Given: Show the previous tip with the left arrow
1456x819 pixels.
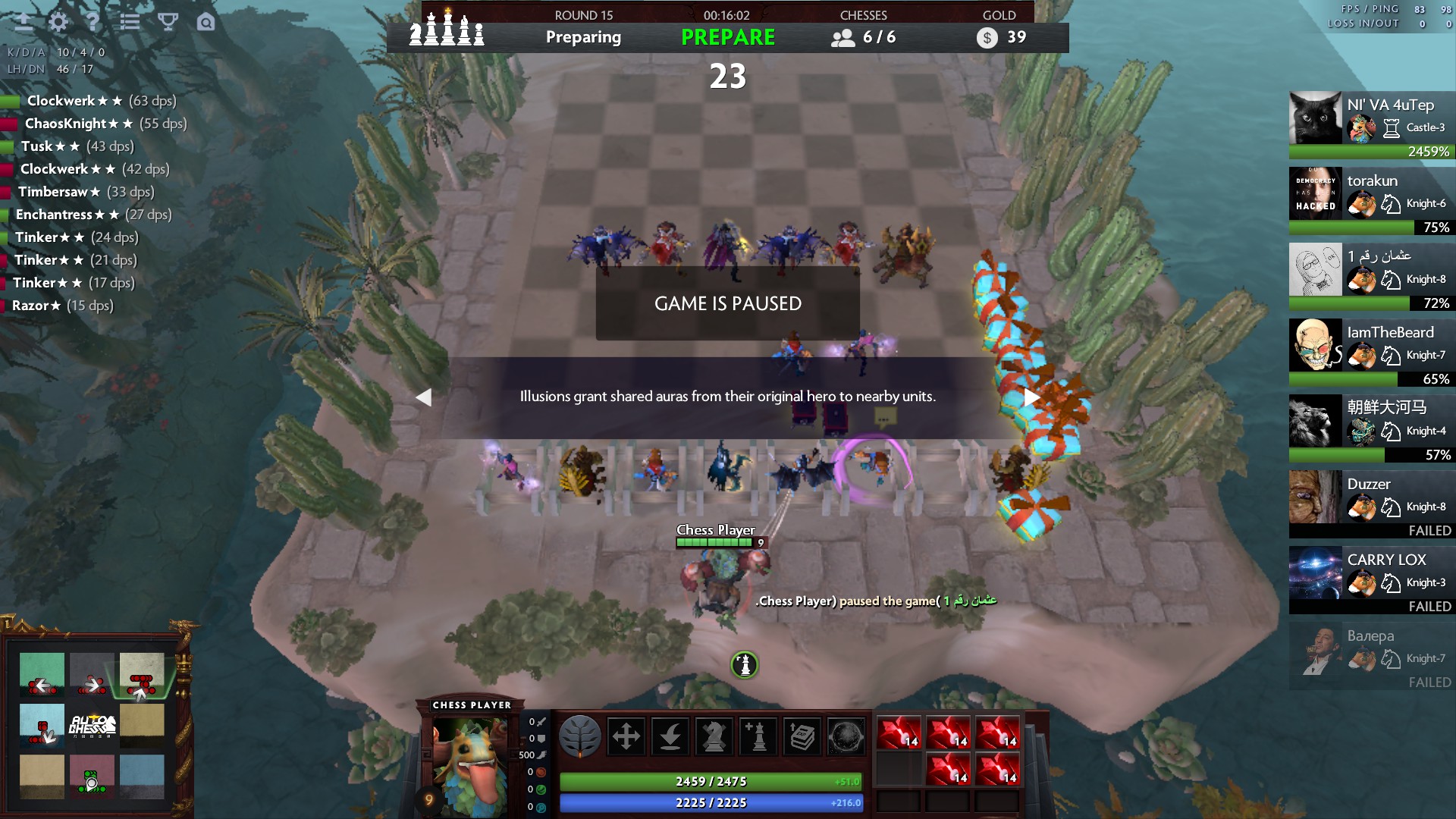Looking at the screenshot, I should pyautogui.click(x=424, y=397).
